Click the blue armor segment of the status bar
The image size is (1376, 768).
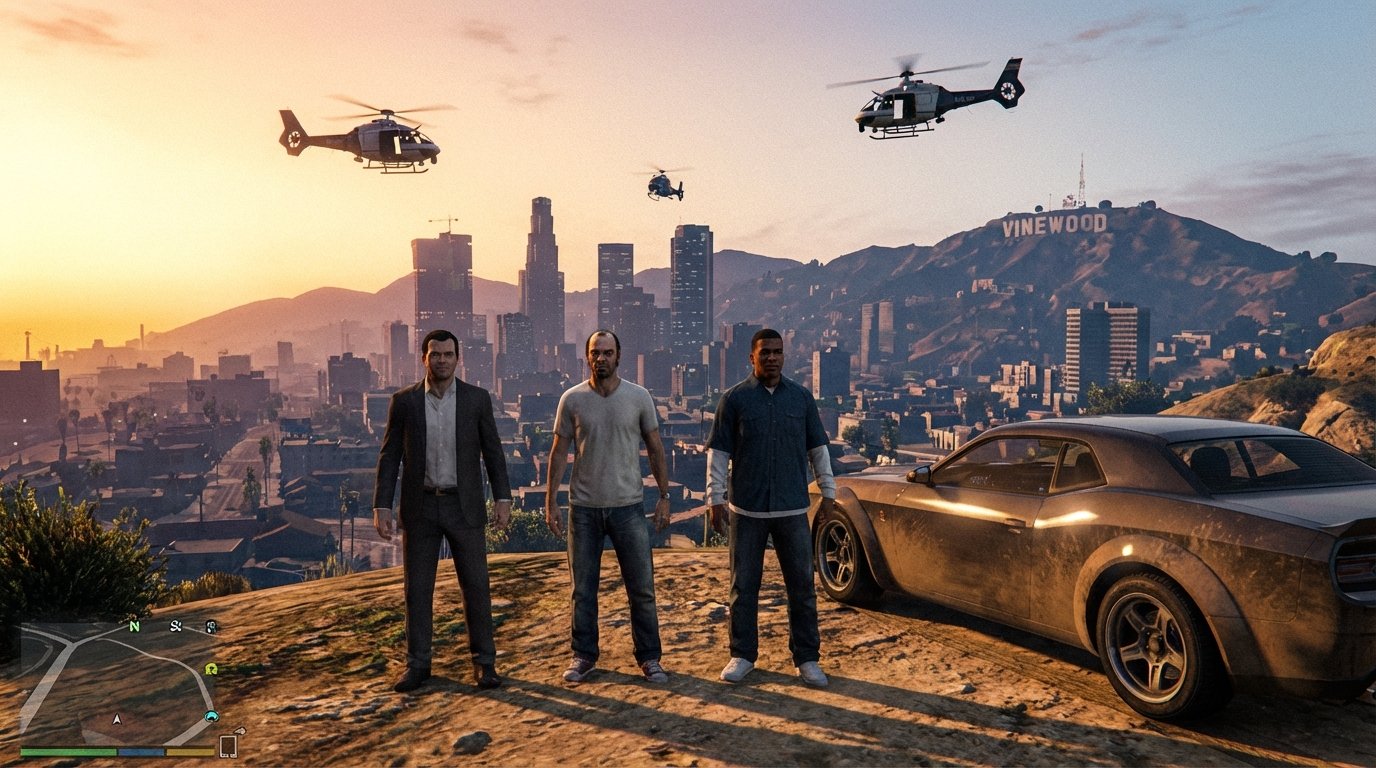click(x=140, y=751)
